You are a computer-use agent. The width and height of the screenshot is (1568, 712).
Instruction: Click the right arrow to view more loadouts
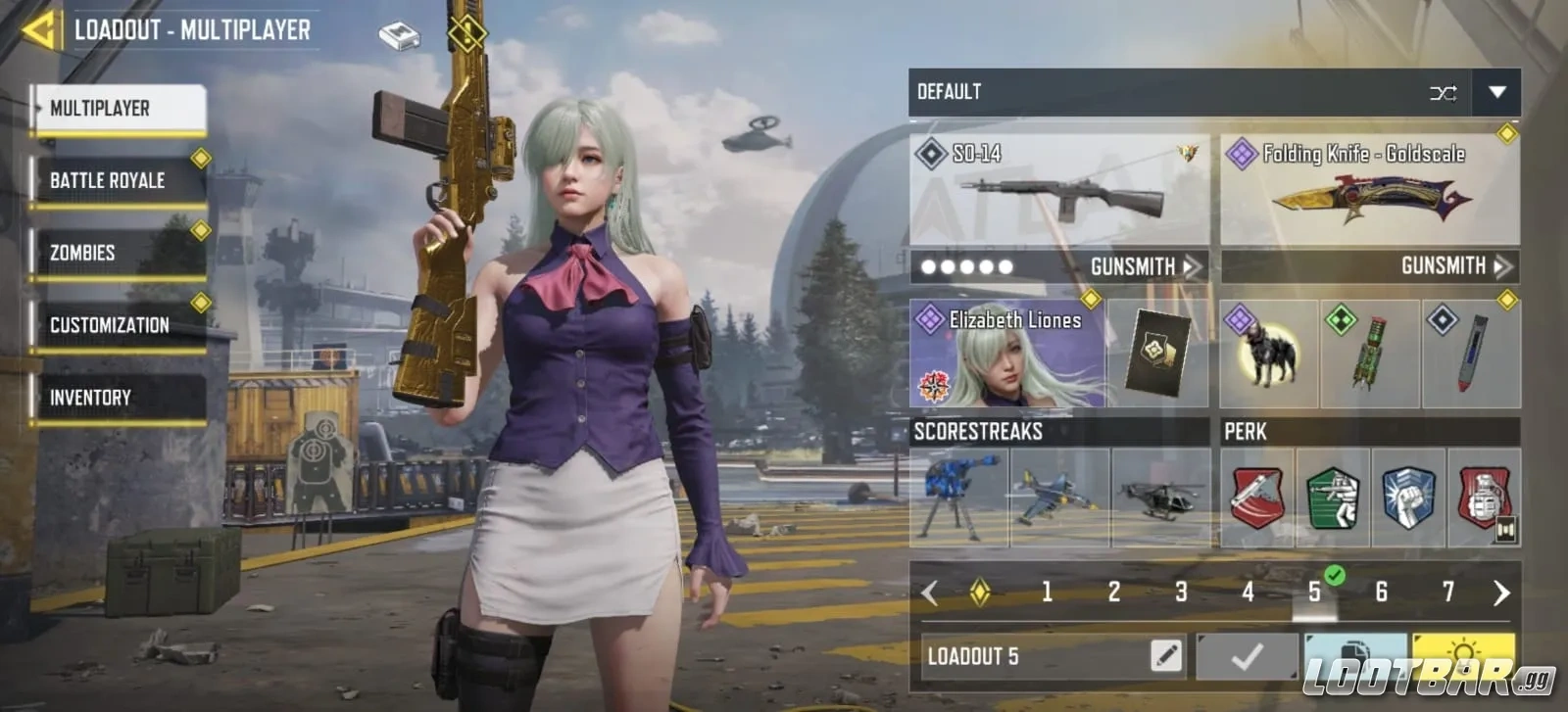pos(1499,592)
